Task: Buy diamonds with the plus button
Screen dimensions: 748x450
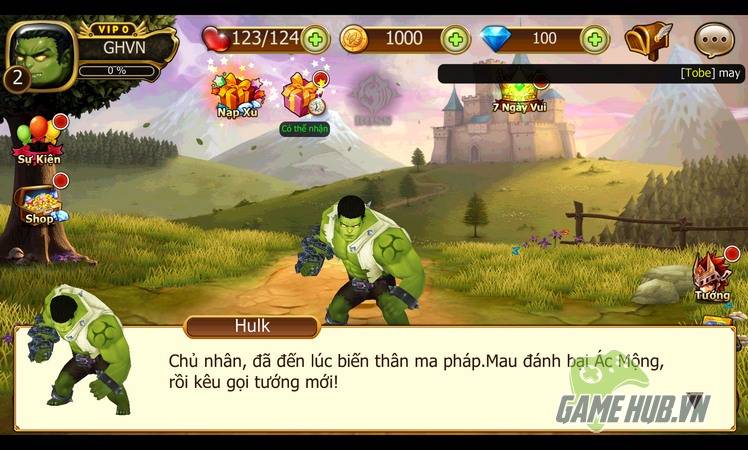Action: click(x=595, y=40)
